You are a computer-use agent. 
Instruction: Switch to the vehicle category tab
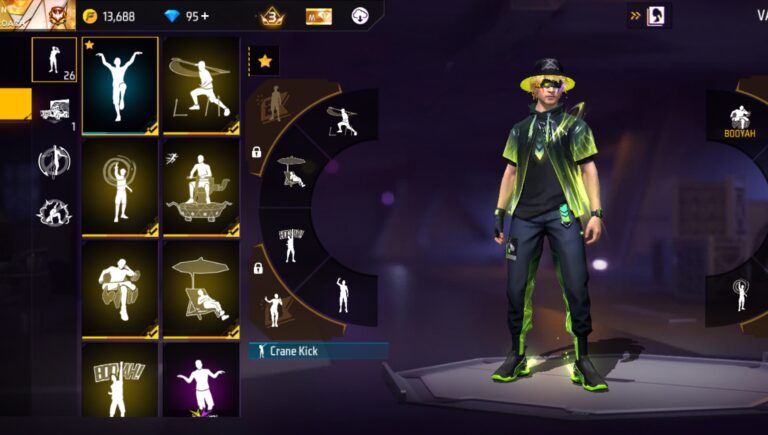[x=54, y=112]
